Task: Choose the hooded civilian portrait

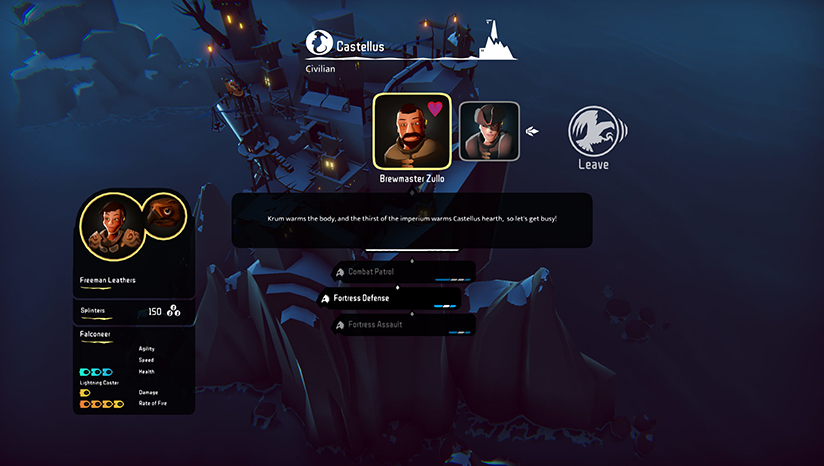Action: pos(489,131)
